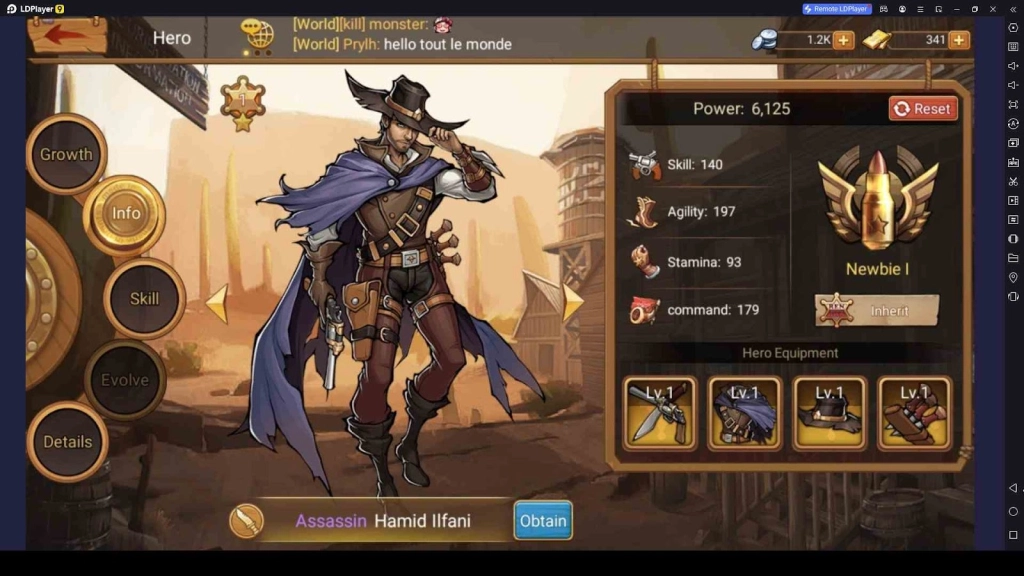Switch to the Info tab

(x=125, y=213)
